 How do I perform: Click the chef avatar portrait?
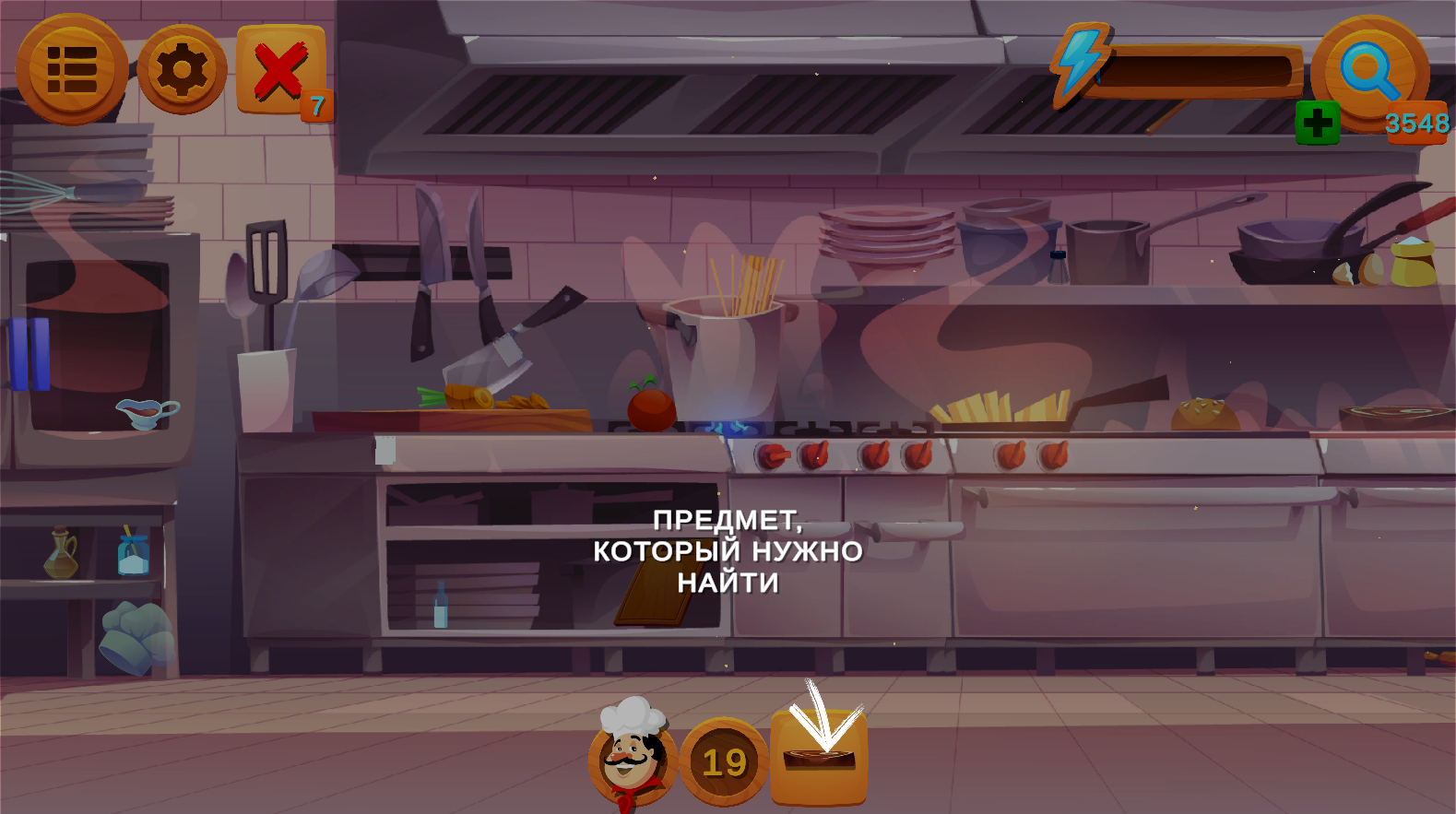(x=631, y=758)
